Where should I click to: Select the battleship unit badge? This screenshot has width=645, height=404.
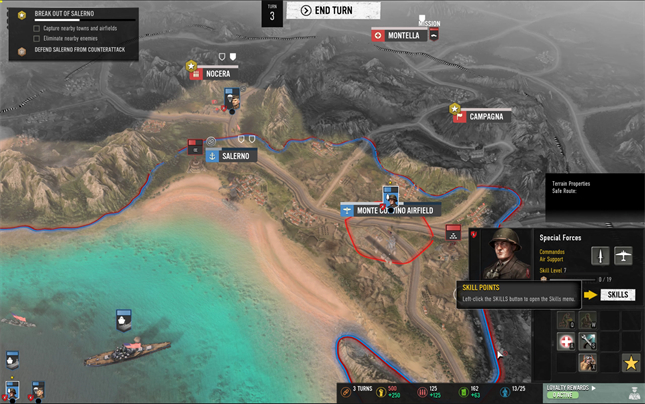coord(121,322)
